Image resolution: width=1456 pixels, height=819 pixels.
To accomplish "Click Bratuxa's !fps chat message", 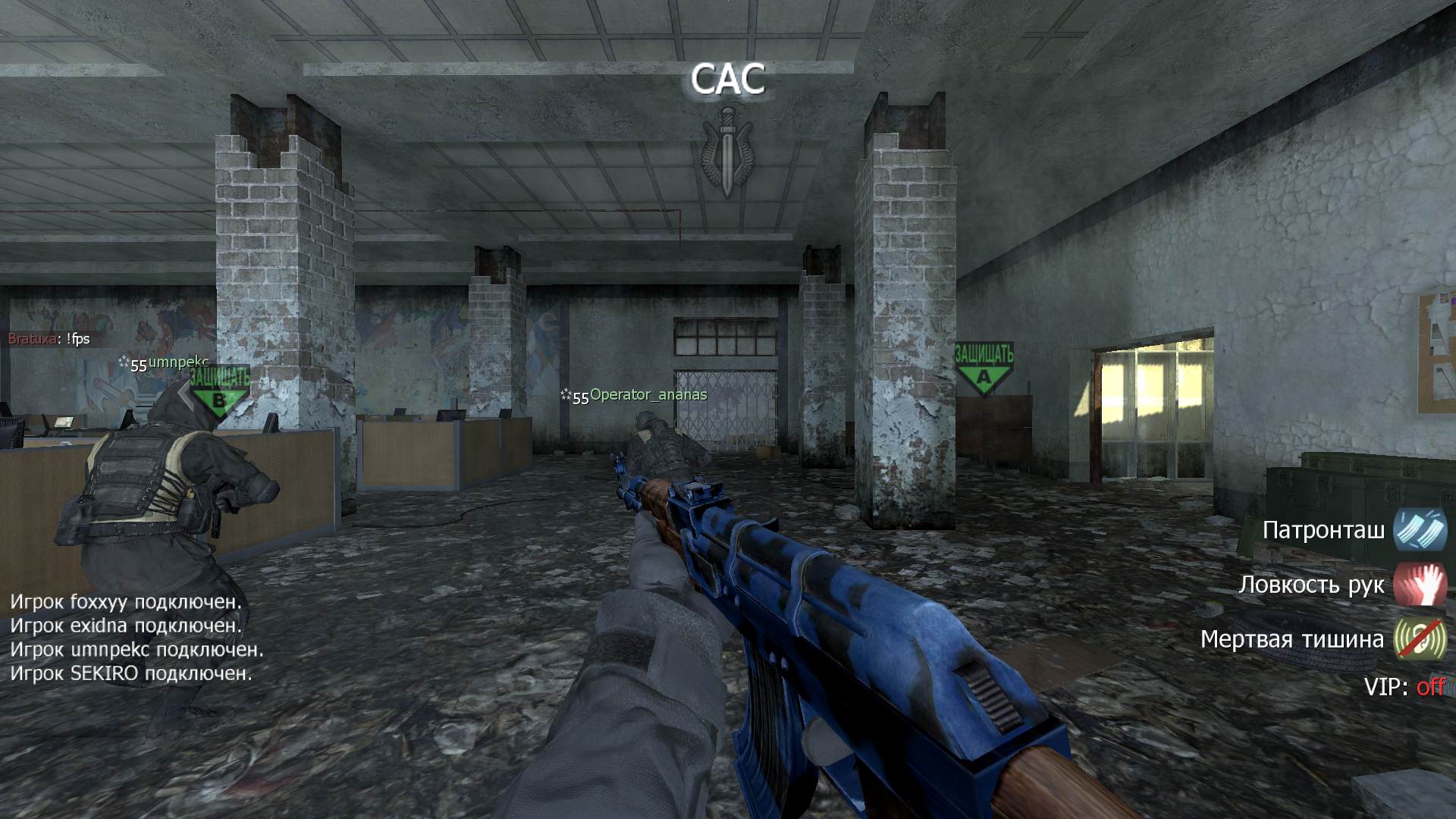I will pyautogui.click(x=49, y=339).
